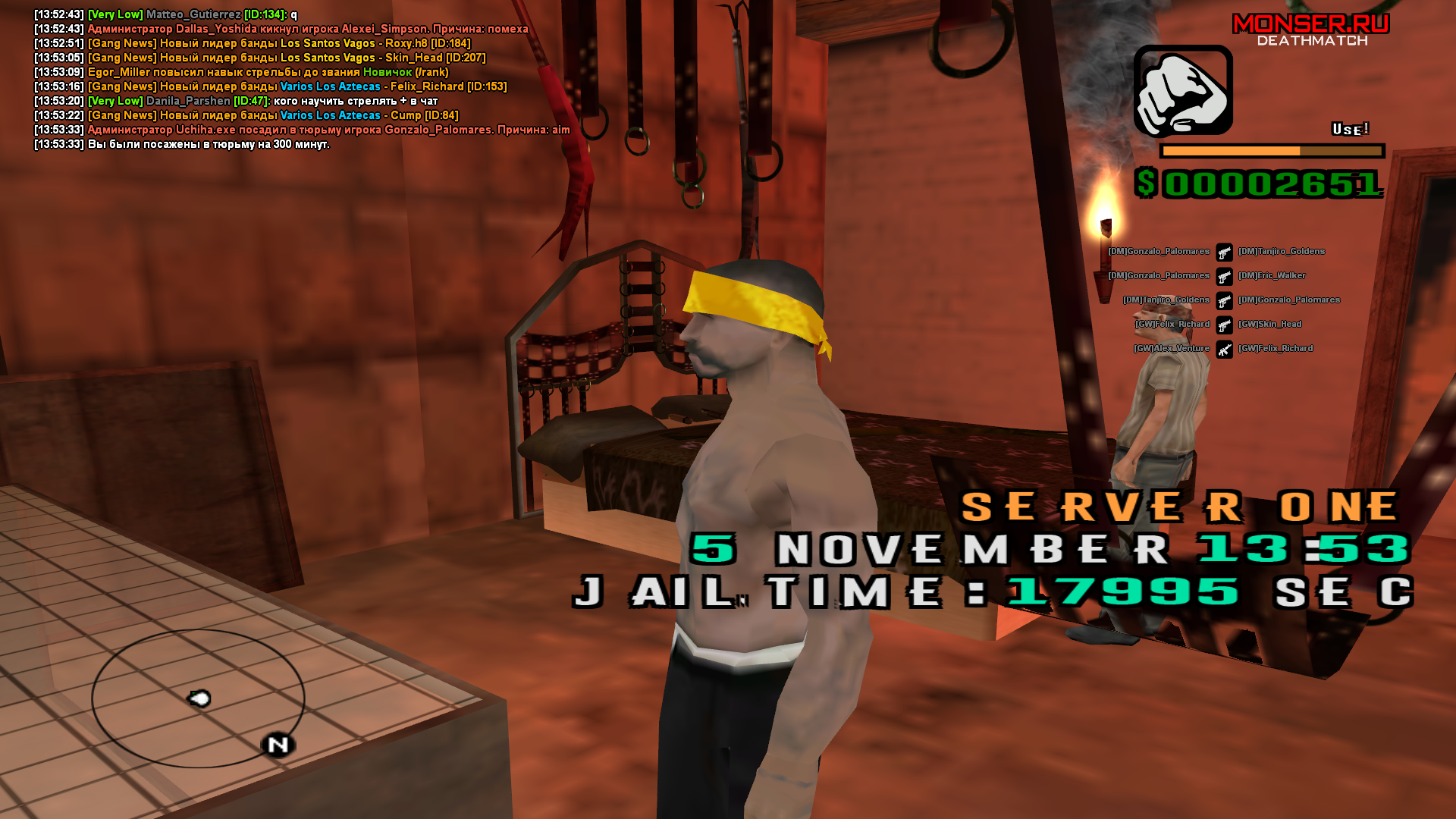Image resolution: width=1456 pixels, height=819 pixels.
Task: Click the pistol kill icon on the Eric_Walker row
Action: pyautogui.click(x=1225, y=275)
